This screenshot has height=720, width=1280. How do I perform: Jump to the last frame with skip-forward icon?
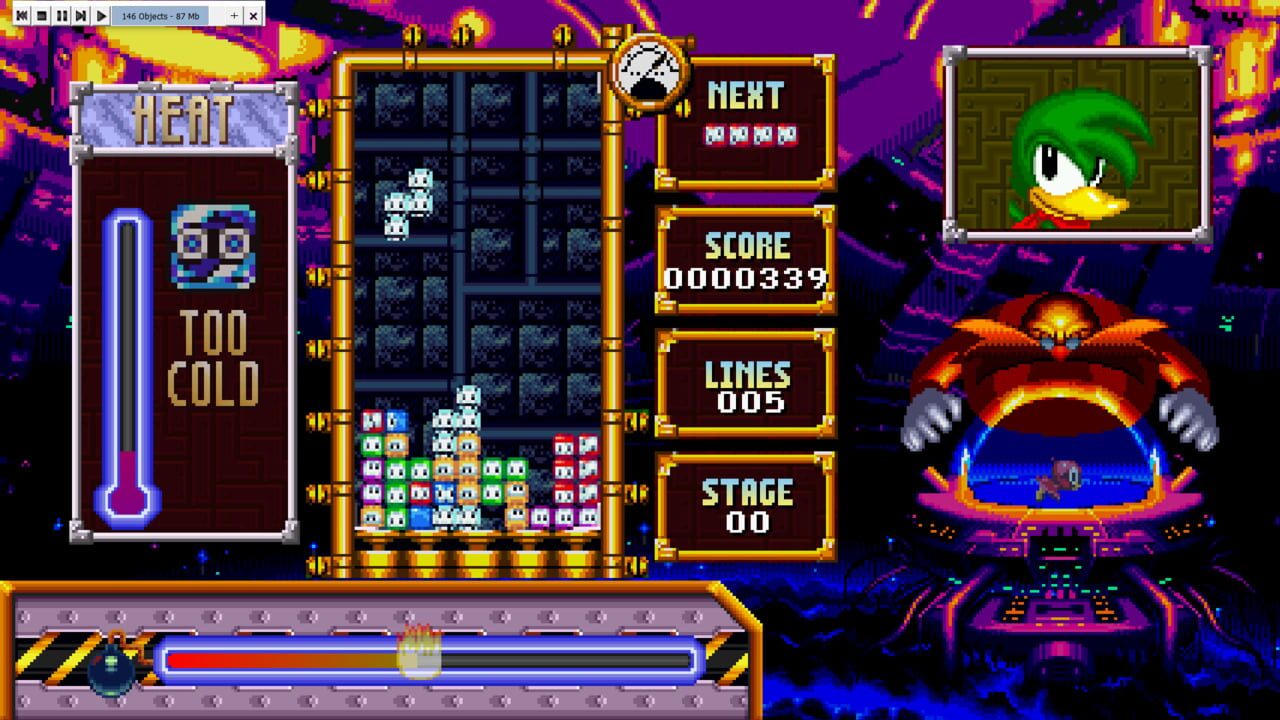(x=80, y=15)
